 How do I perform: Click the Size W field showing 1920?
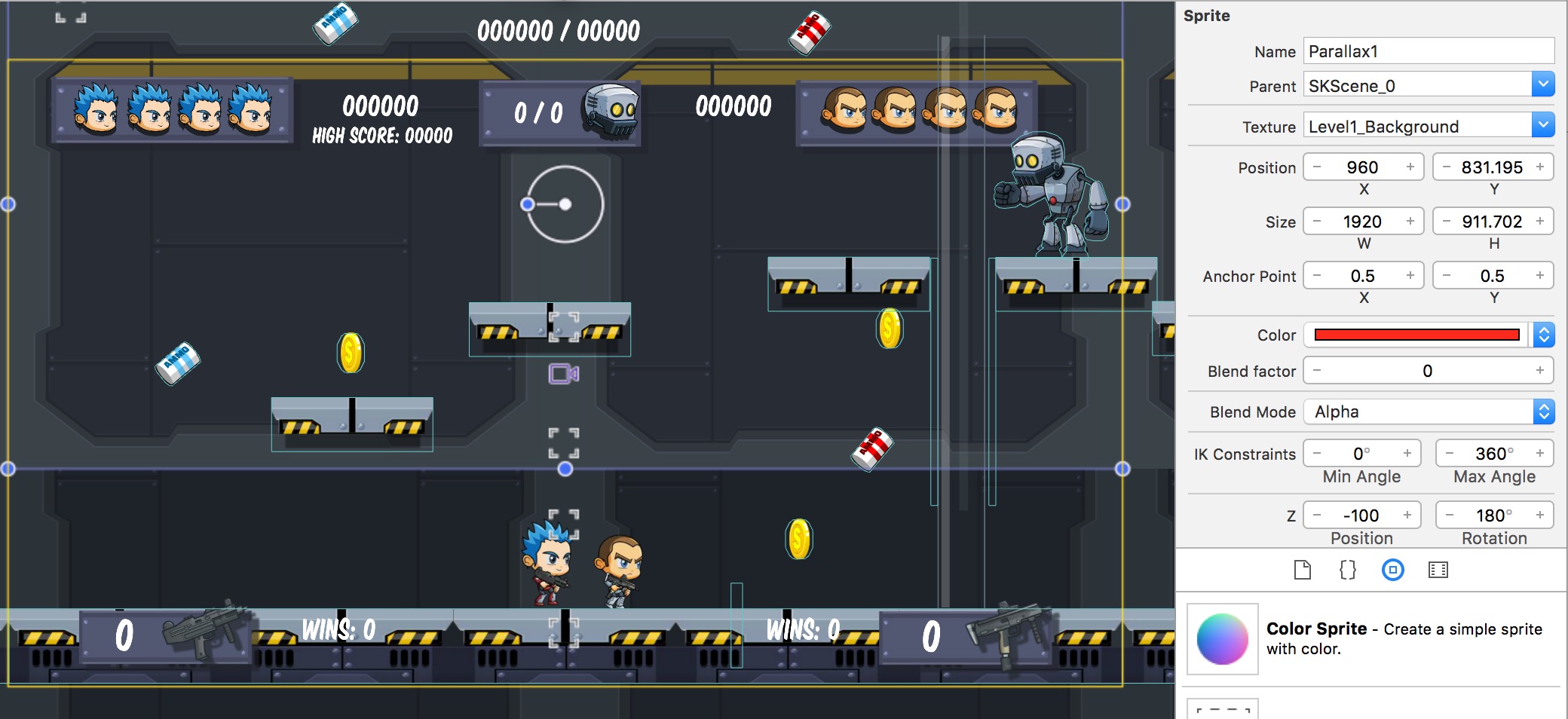pos(1363,221)
